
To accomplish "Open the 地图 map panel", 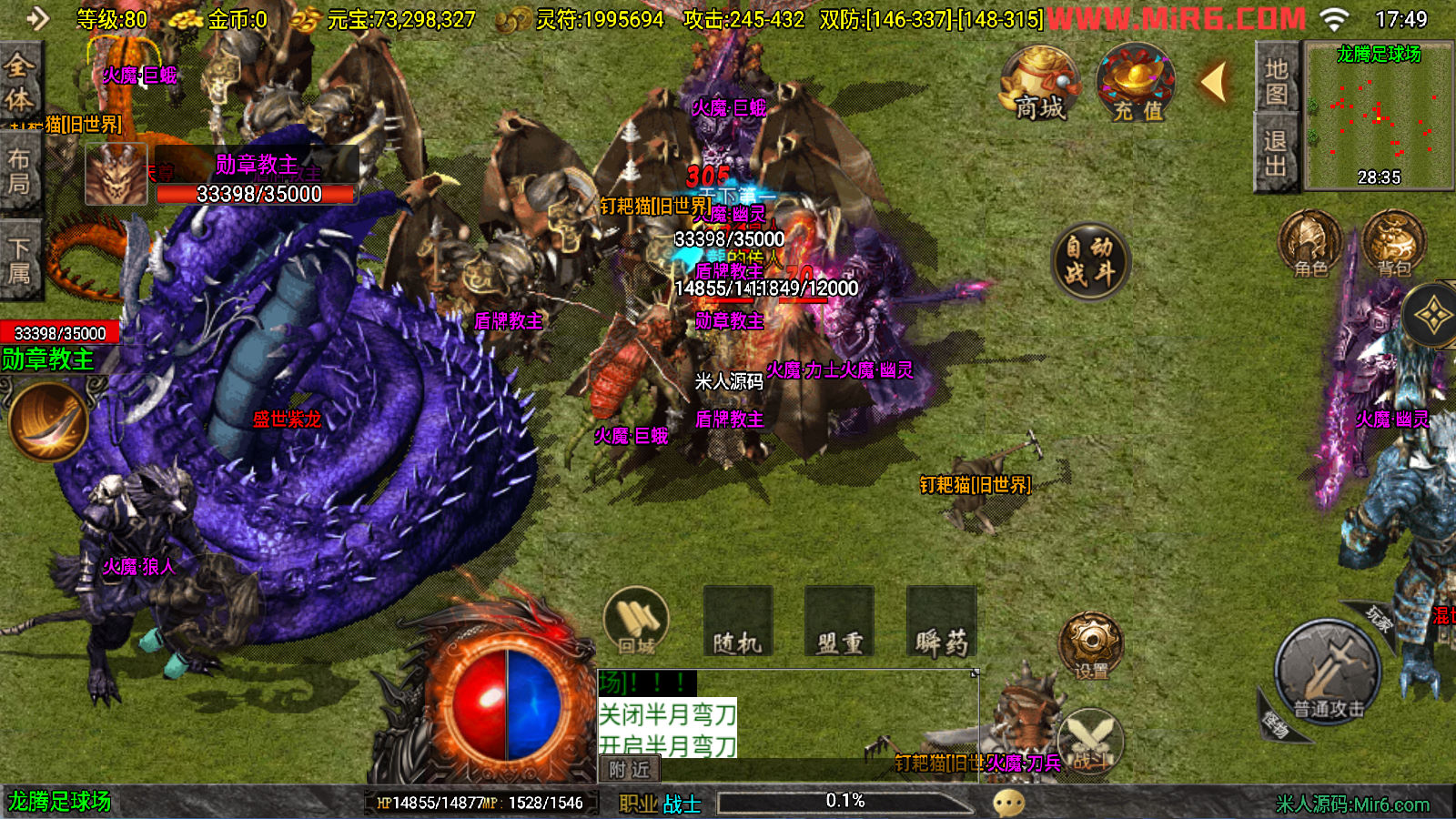I will (1276, 79).
